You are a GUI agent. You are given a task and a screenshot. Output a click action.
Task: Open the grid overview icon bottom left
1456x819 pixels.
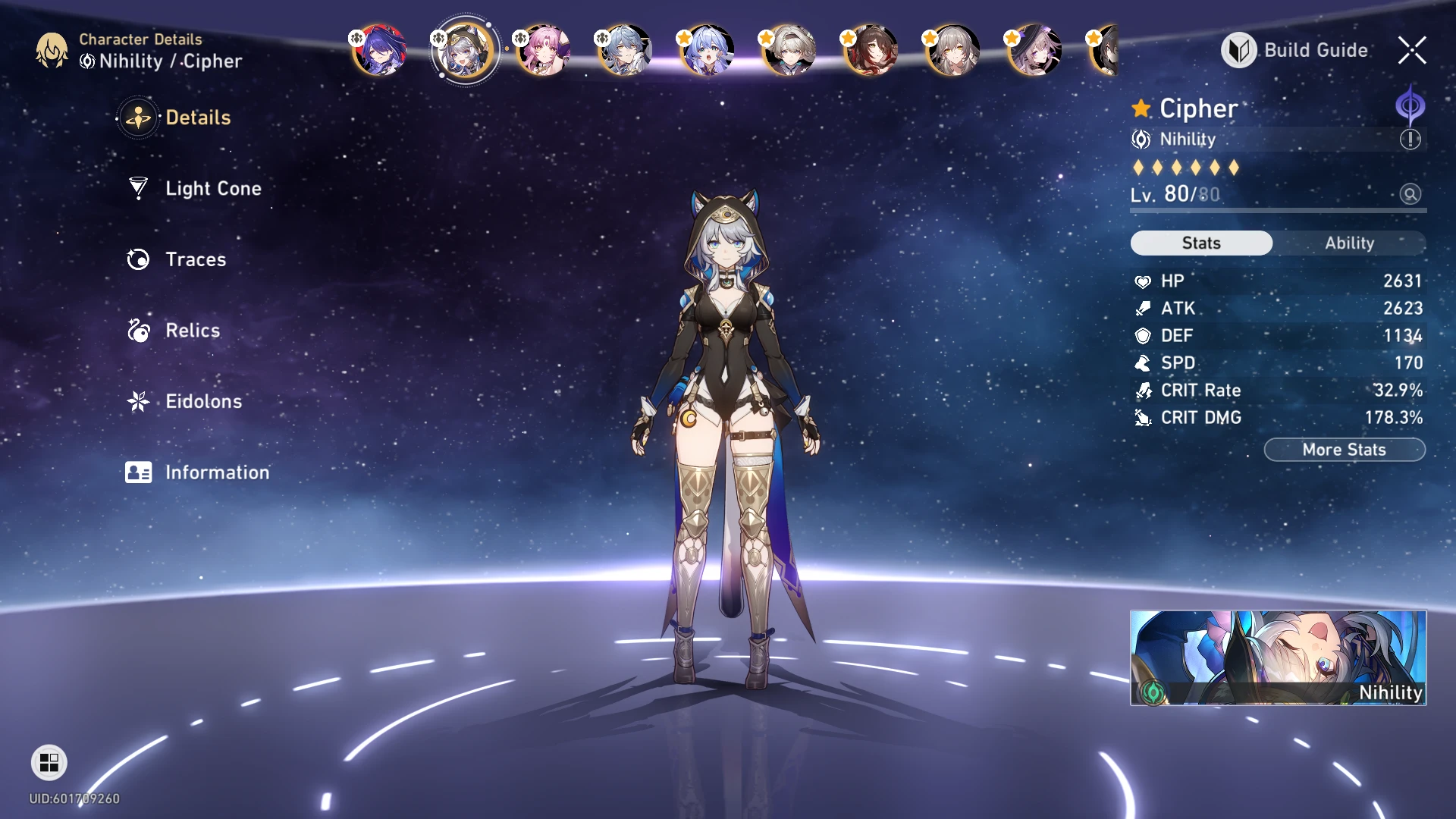point(49,763)
